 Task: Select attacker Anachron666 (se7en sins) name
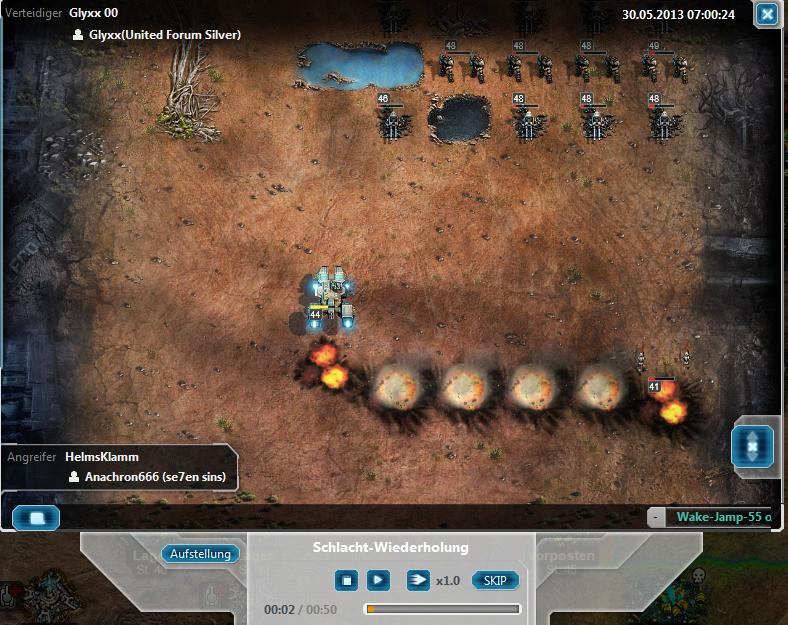coord(156,478)
